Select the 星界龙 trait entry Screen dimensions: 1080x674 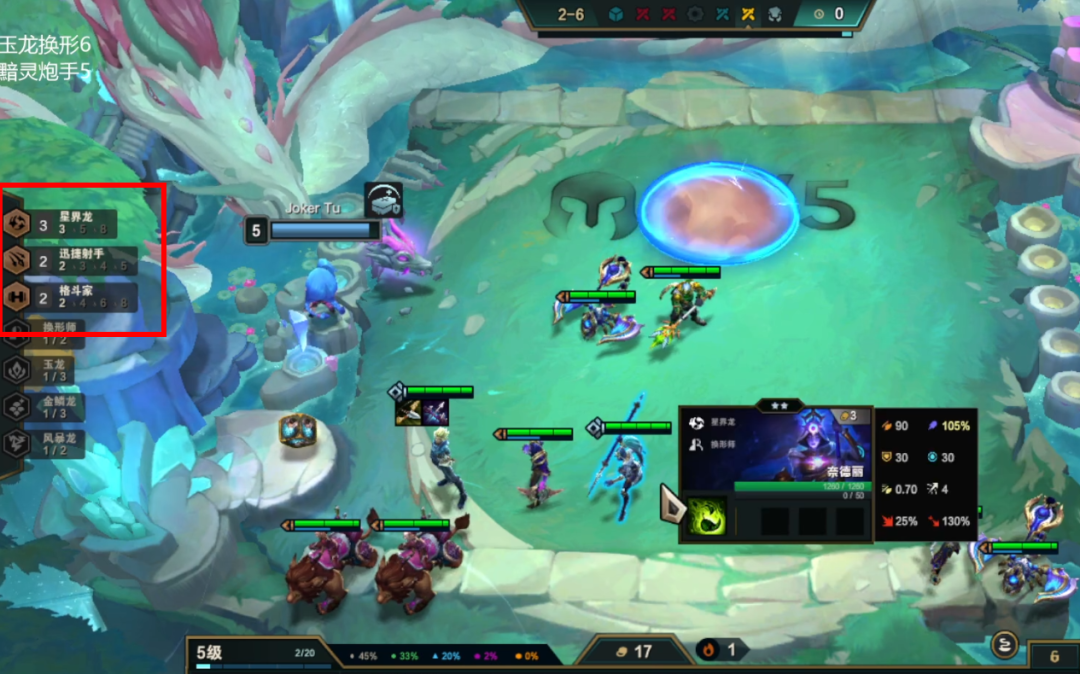pyautogui.click(x=60, y=222)
